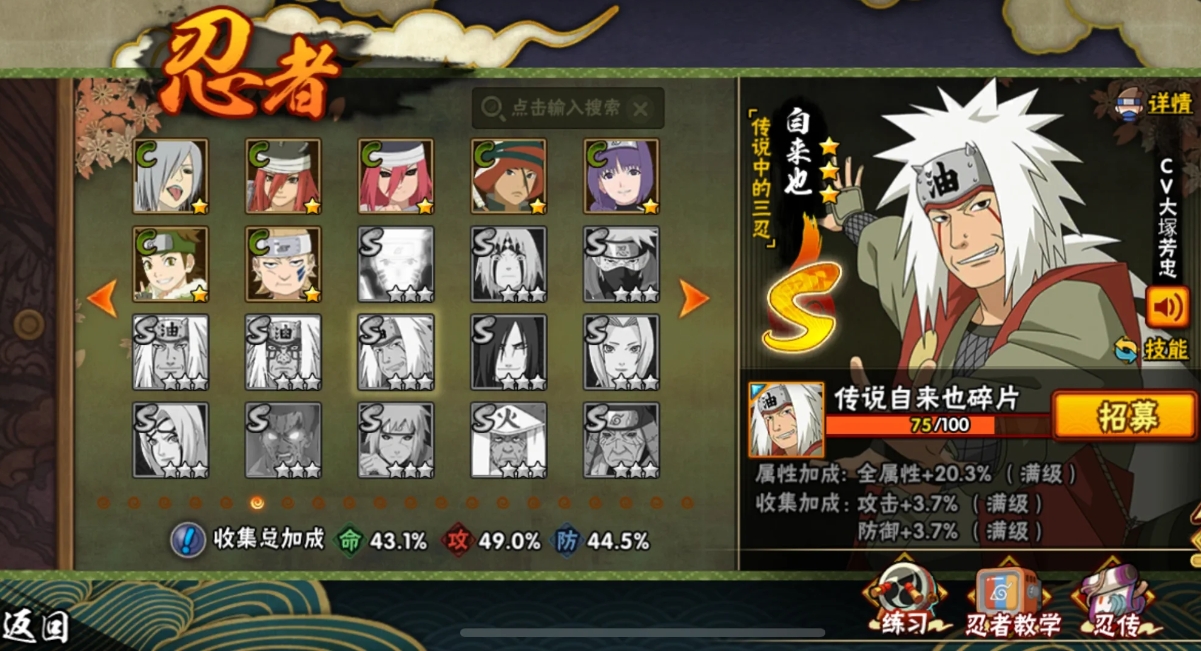Choose the C-rank ninja with green headband

(171, 264)
